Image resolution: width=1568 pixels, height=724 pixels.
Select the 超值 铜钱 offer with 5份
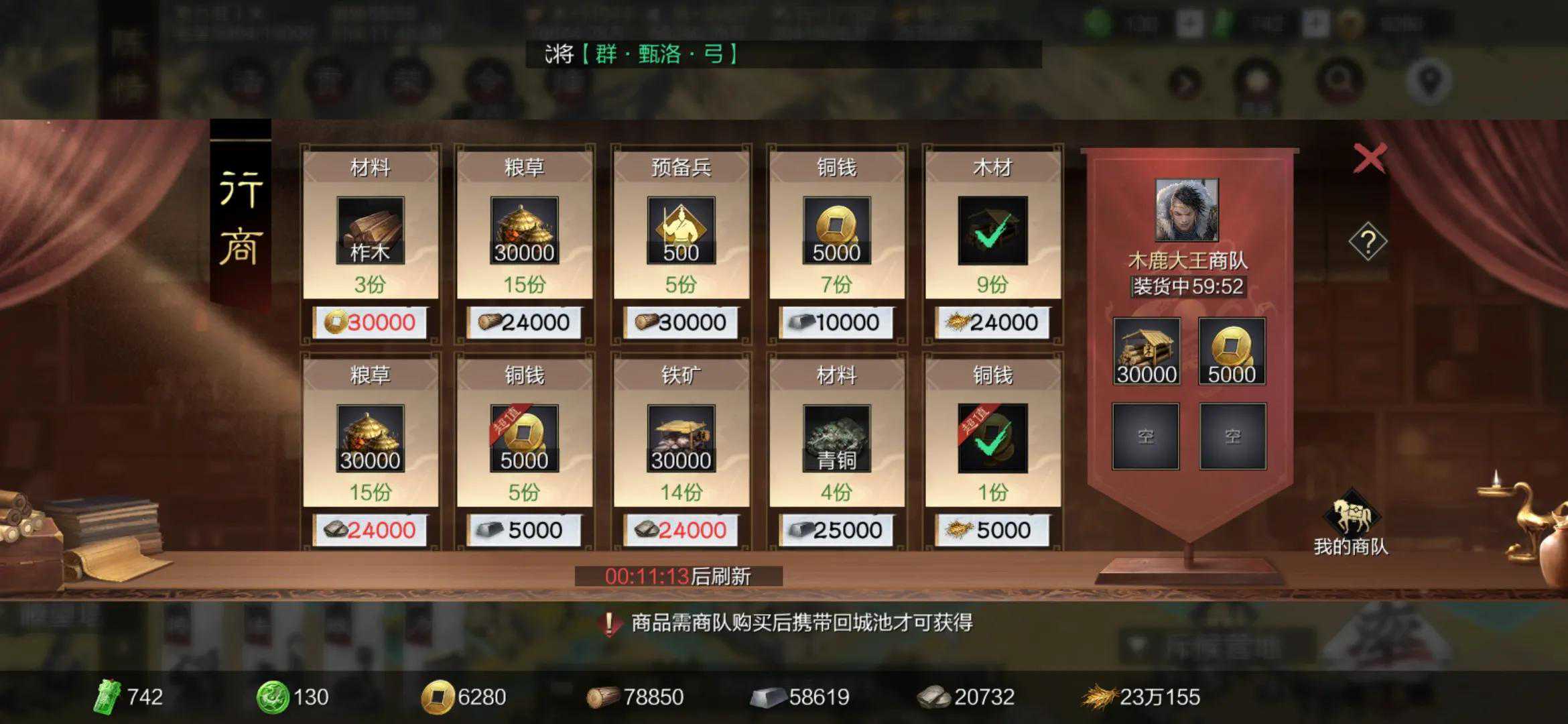click(524, 438)
